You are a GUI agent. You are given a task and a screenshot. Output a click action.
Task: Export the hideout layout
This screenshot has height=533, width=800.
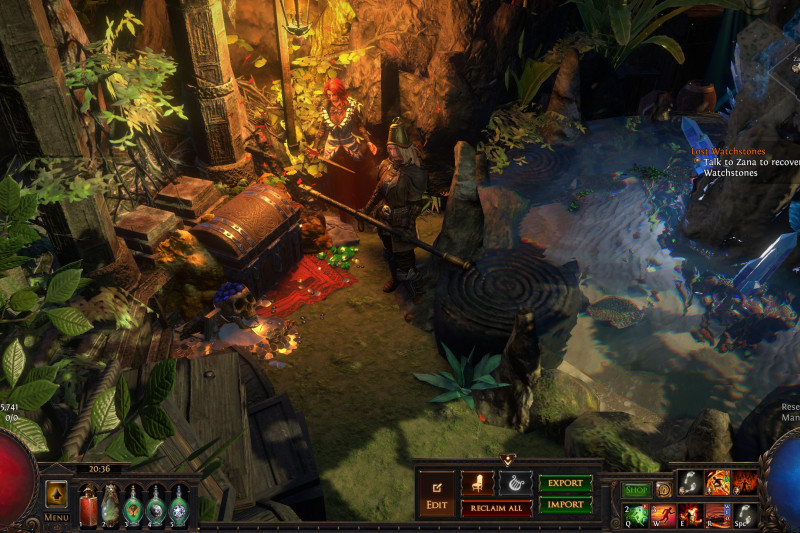pos(565,483)
